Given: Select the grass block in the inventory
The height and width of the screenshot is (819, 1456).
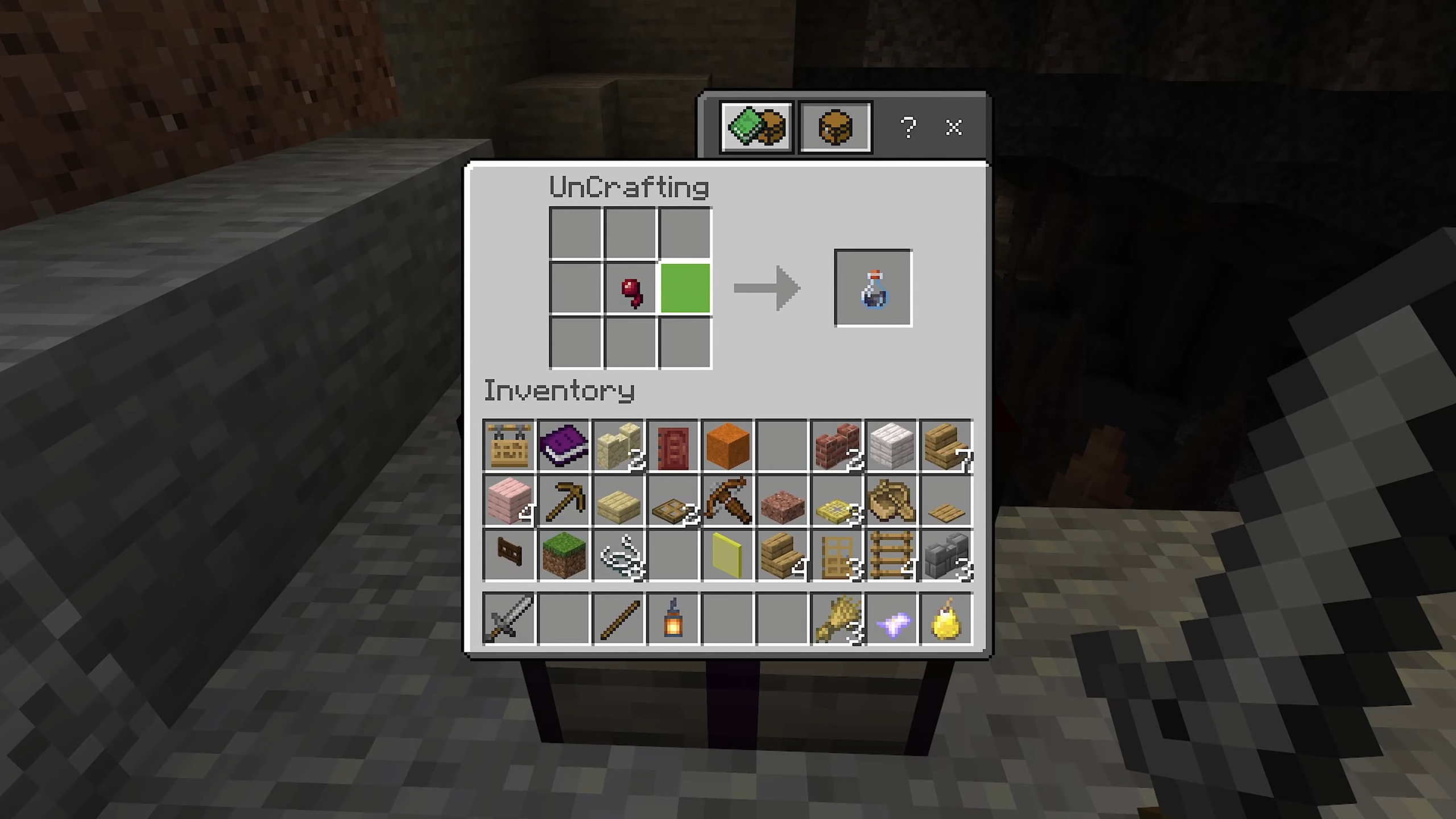Looking at the screenshot, I should tap(564, 556).
